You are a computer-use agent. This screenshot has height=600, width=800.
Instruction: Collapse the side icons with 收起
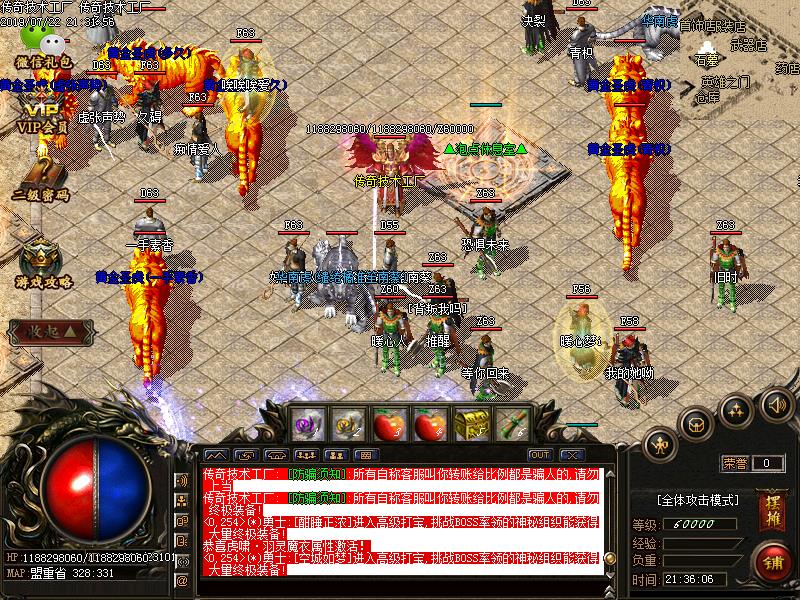(x=50, y=330)
